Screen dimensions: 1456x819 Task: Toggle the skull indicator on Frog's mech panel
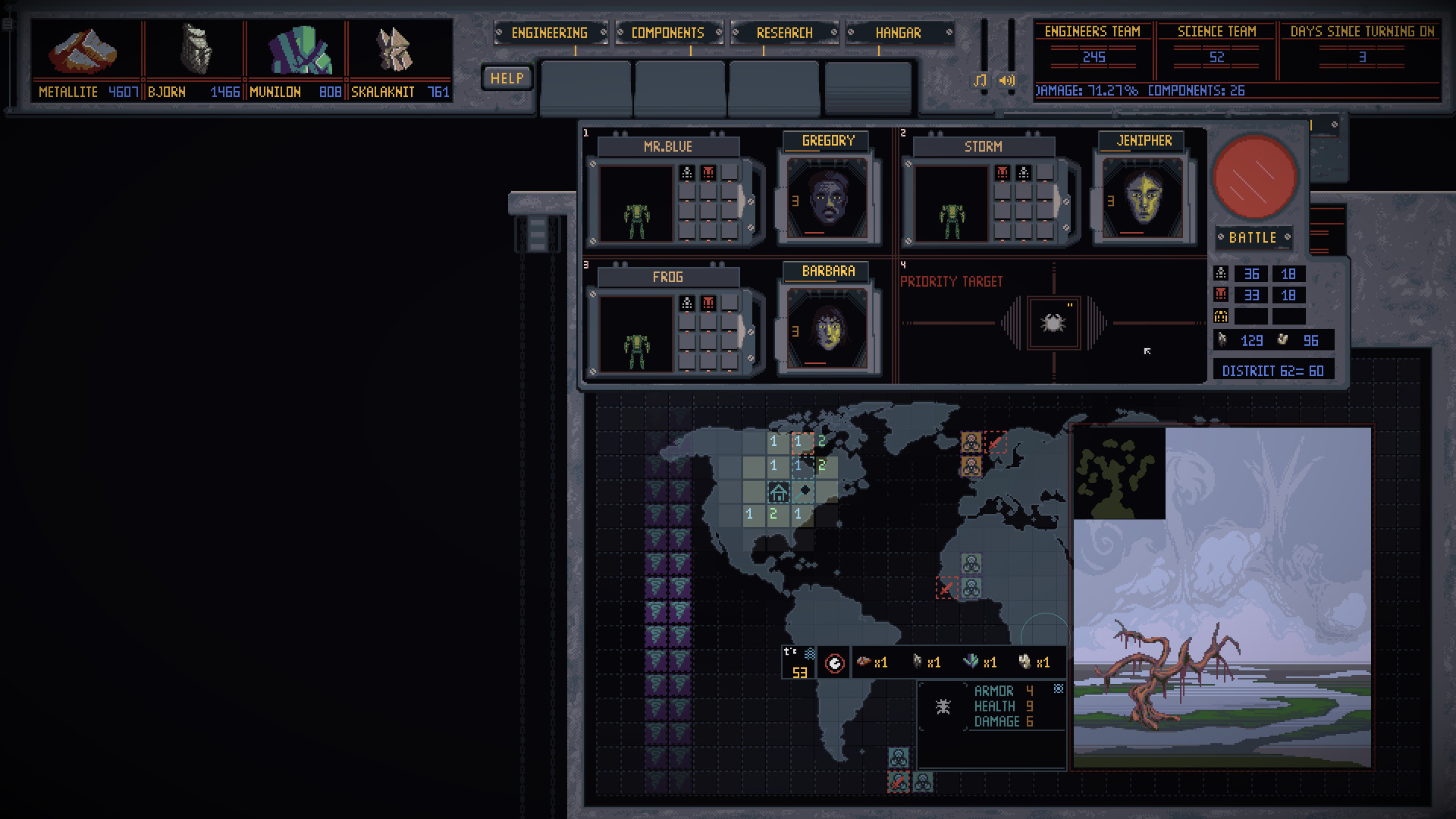click(687, 303)
